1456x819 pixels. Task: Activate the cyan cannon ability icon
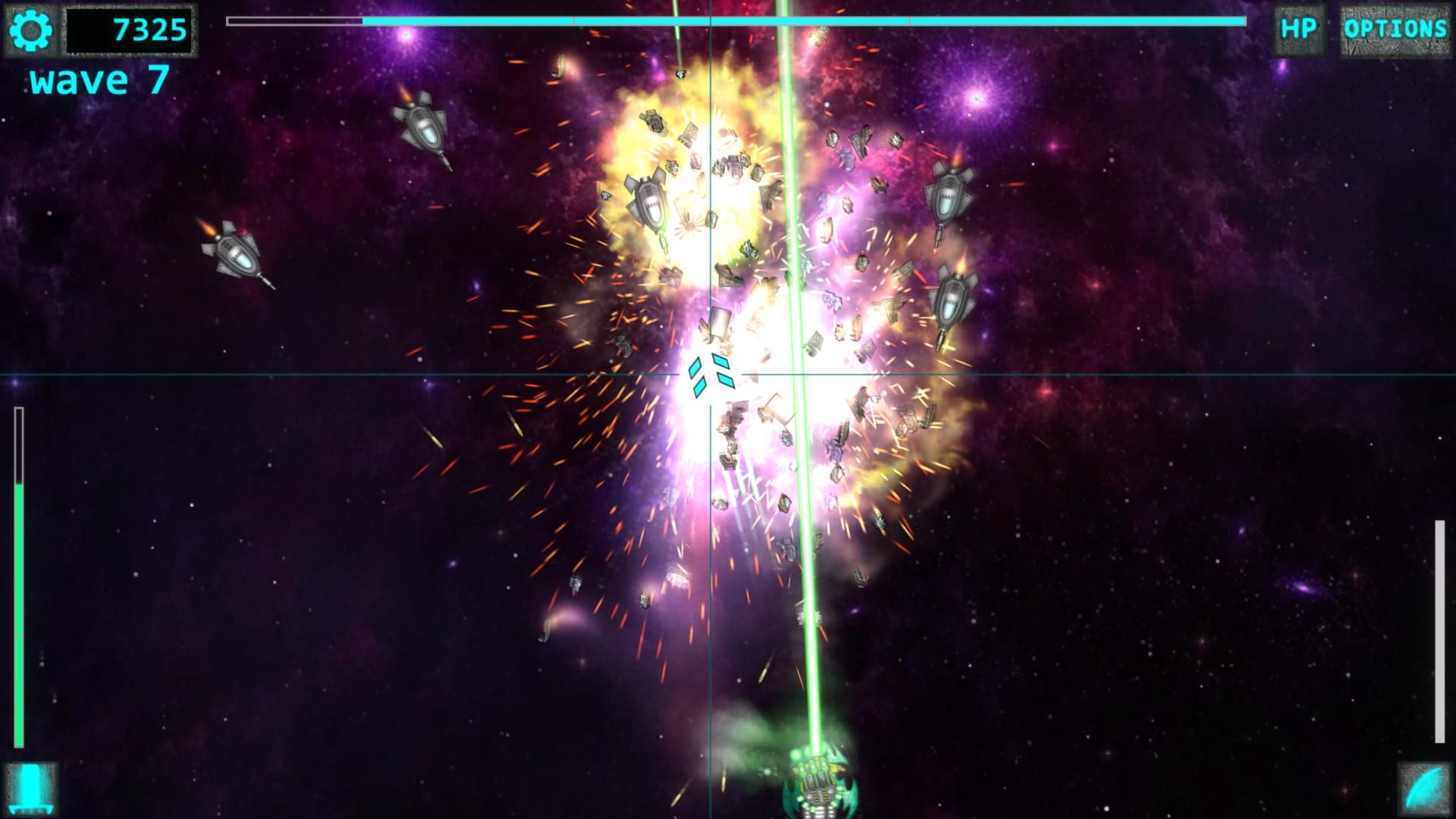[31, 789]
